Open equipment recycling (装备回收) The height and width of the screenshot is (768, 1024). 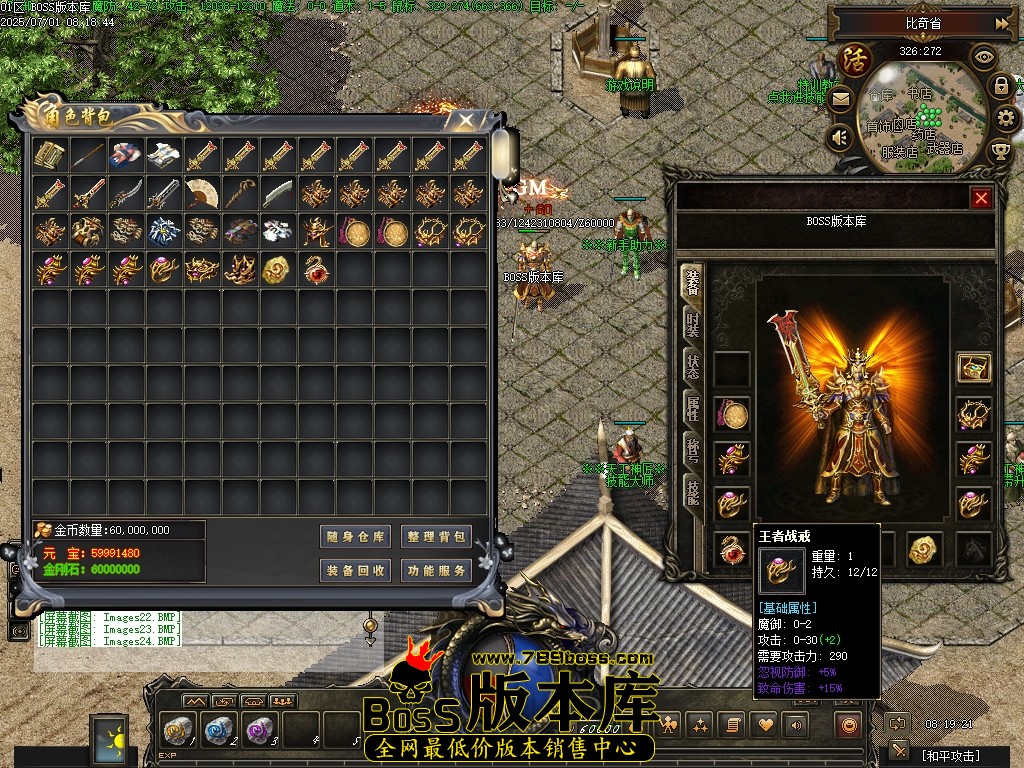coord(355,571)
